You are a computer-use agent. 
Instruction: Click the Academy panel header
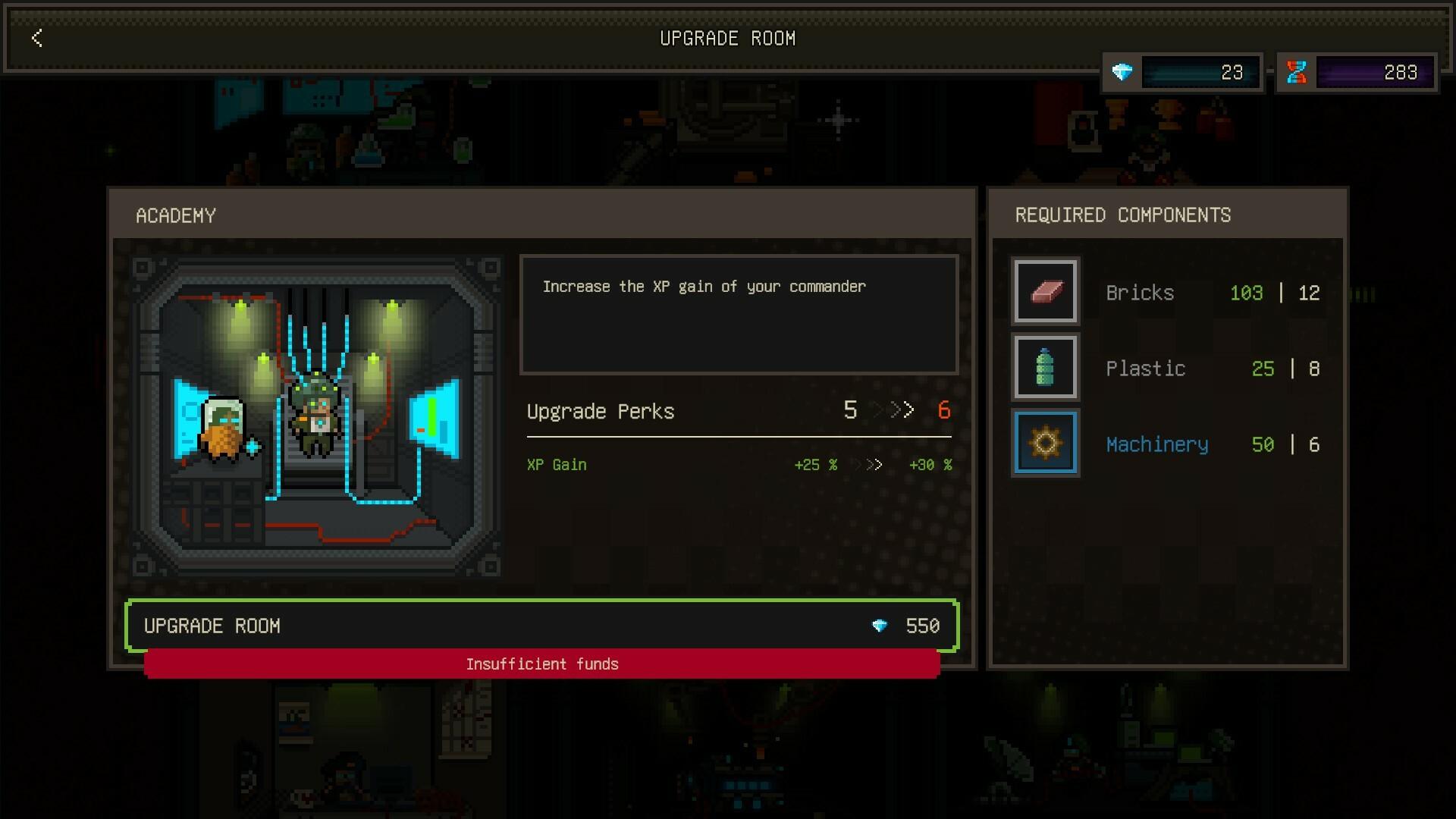176,215
